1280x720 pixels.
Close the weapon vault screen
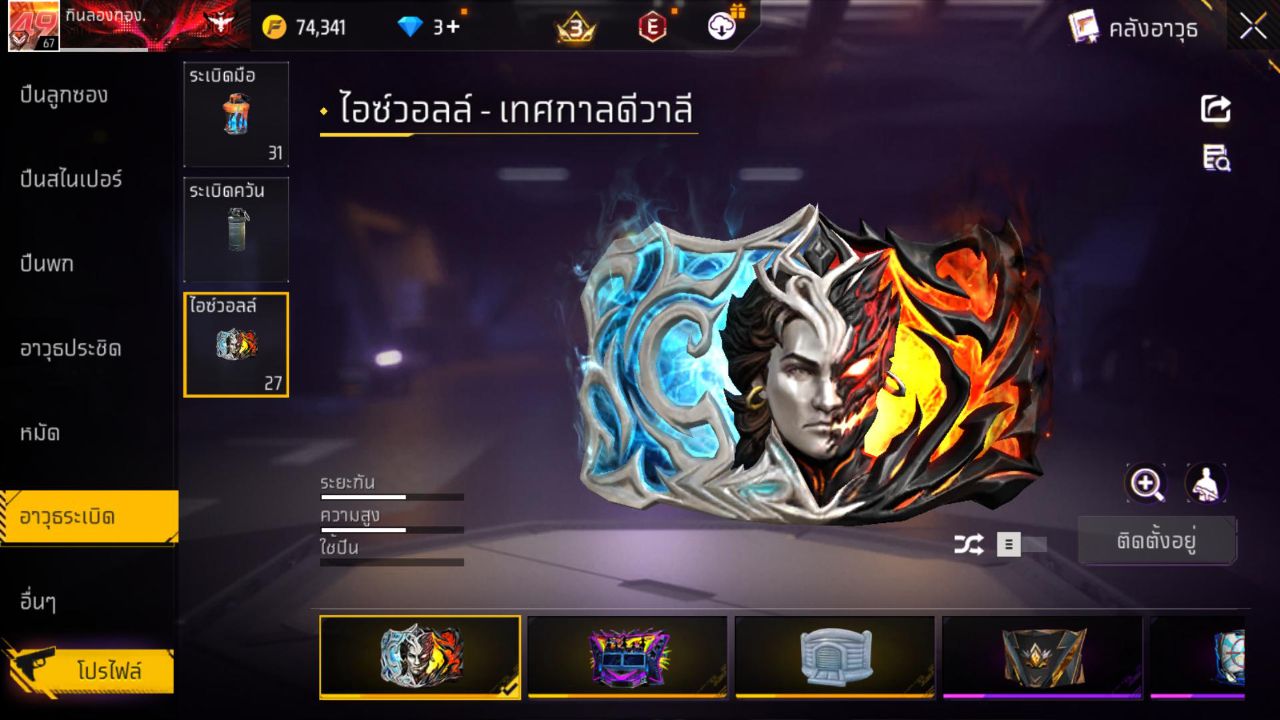point(1253,27)
